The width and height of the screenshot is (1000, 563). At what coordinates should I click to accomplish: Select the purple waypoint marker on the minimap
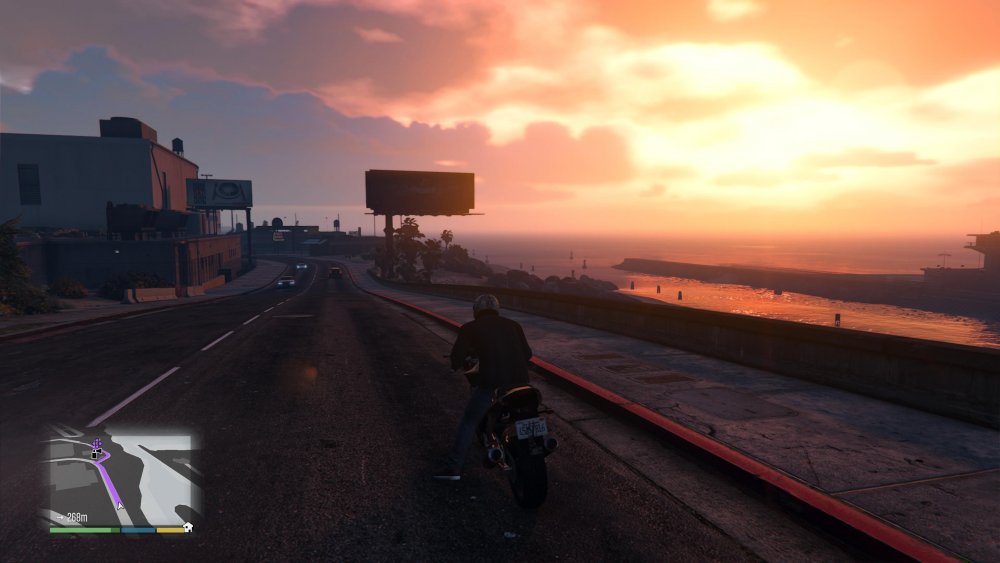pyautogui.click(x=96, y=442)
